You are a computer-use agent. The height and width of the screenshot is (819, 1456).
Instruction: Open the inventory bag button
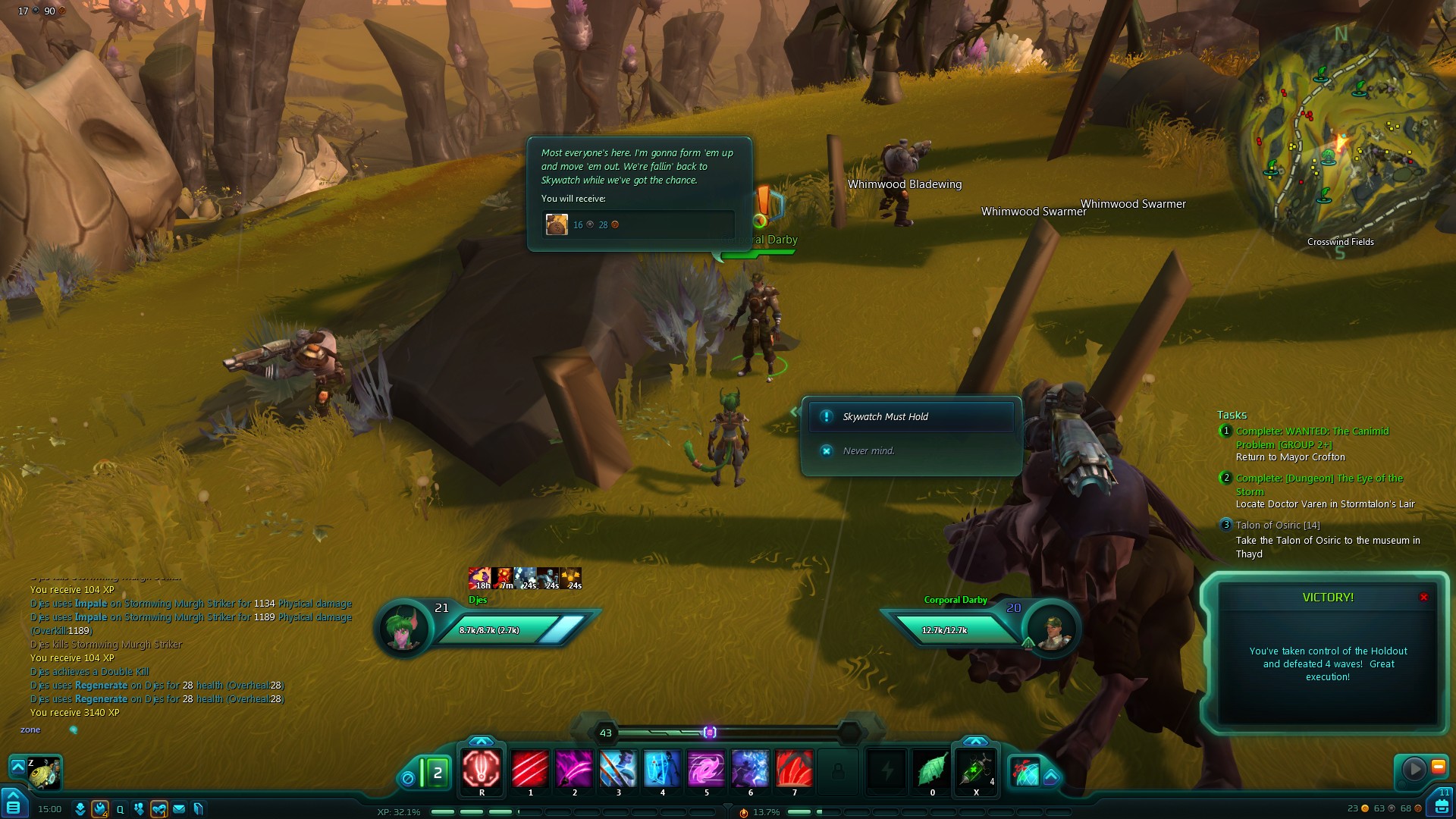coord(1441,805)
